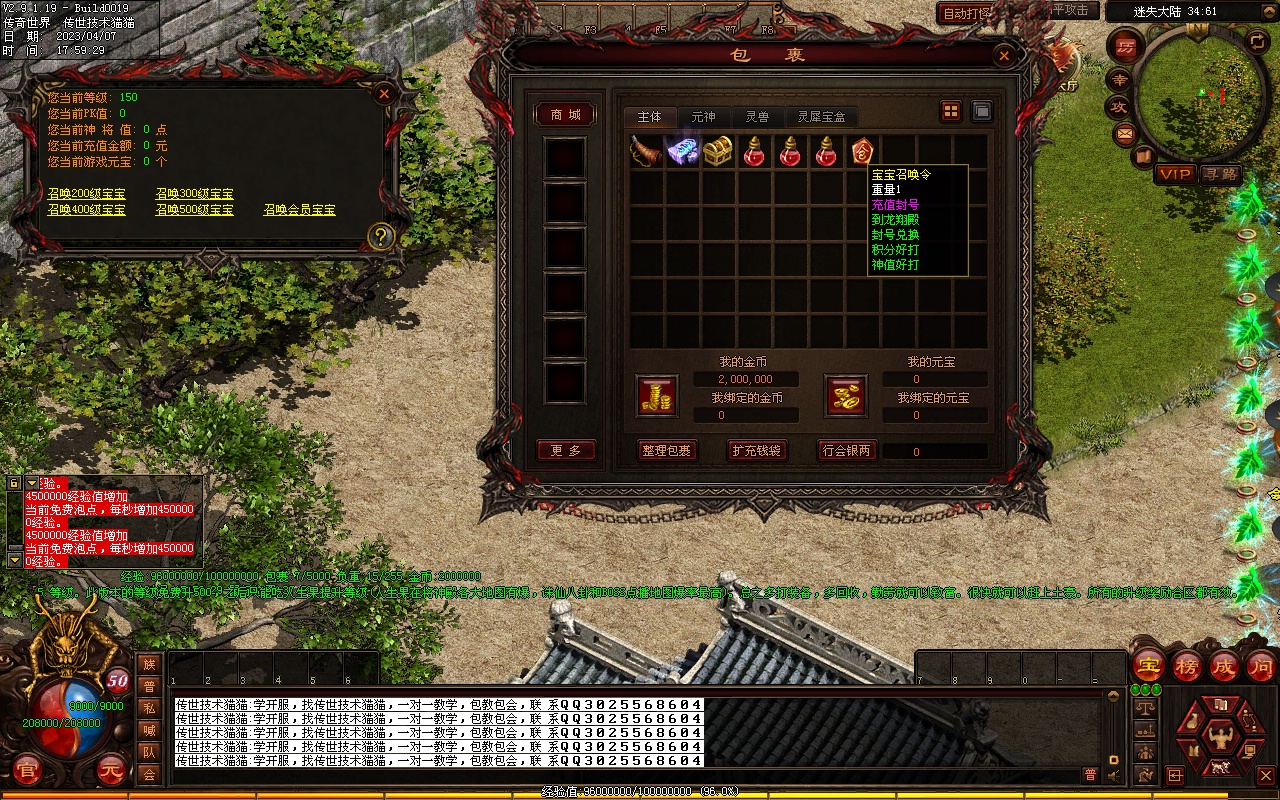Screen dimensions: 1280x800
Task: Open the mail envelope icon
Action: click(x=1125, y=132)
